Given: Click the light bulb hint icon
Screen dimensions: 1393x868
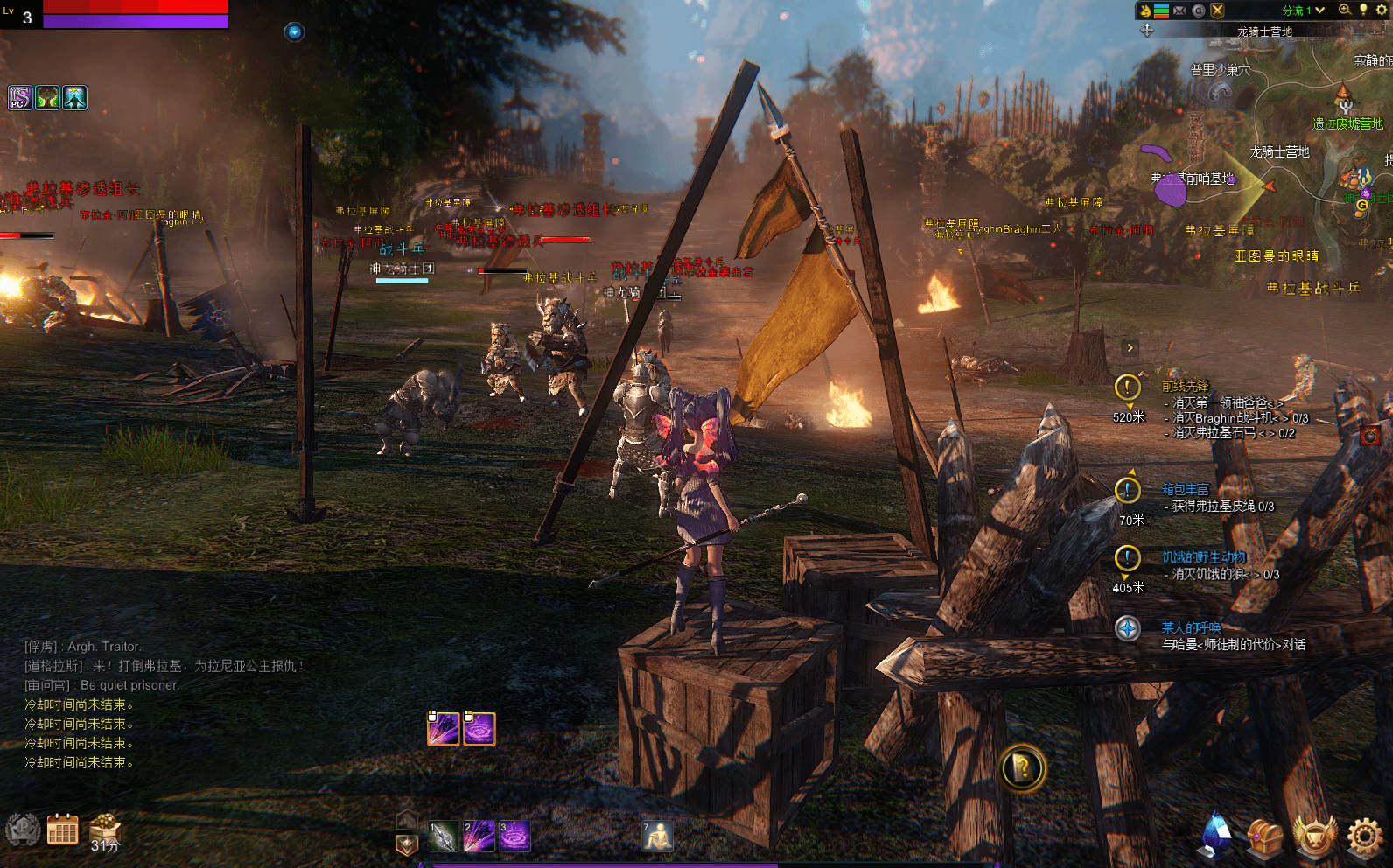Looking at the screenshot, I should click(x=1363, y=10).
